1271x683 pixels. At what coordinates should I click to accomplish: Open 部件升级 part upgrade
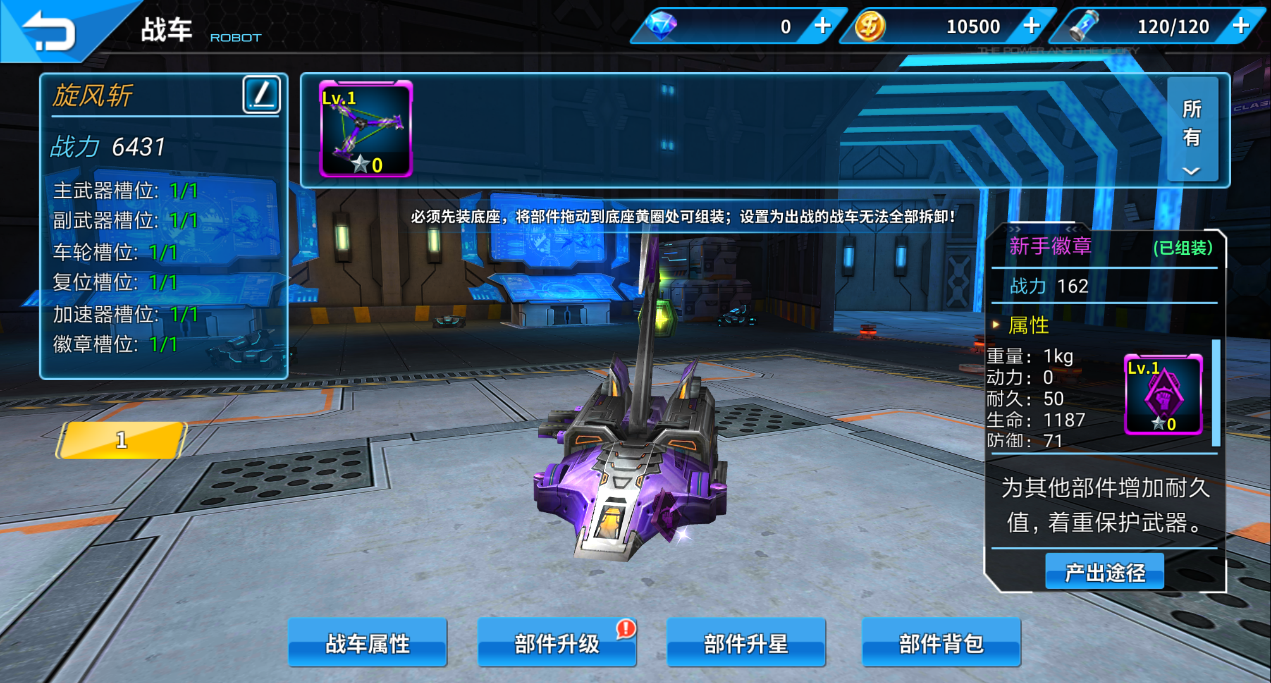pos(557,643)
